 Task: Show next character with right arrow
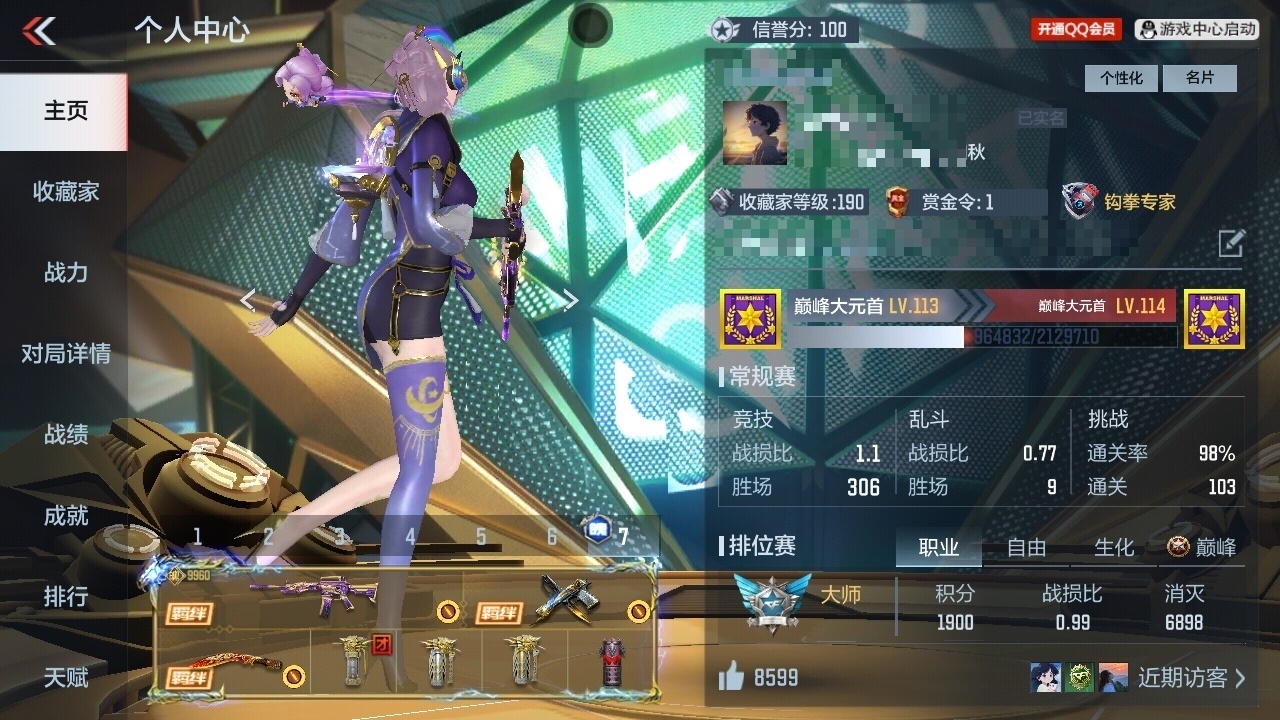[x=570, y=301]
